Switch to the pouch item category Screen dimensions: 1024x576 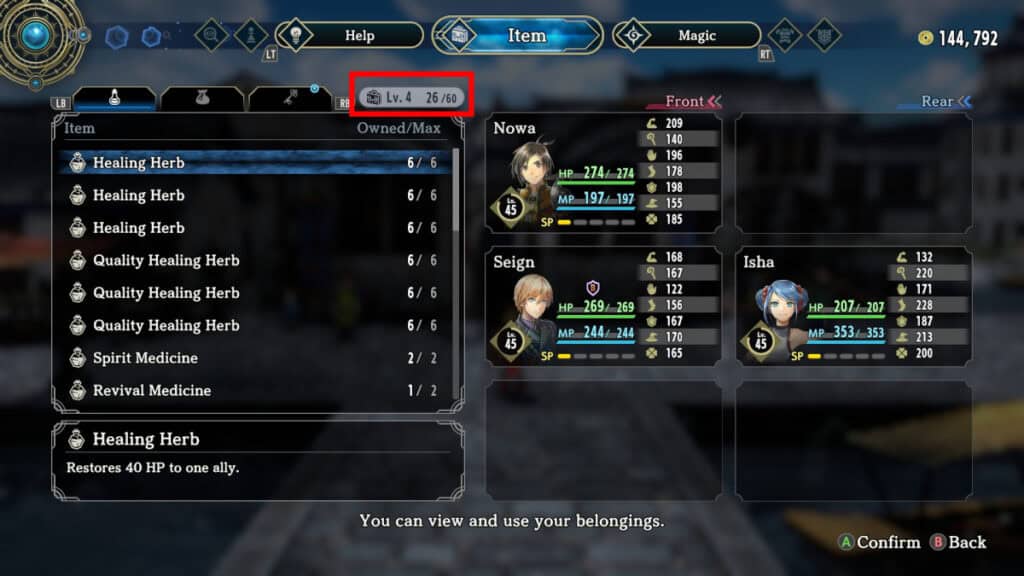click(x=202, y=99)
